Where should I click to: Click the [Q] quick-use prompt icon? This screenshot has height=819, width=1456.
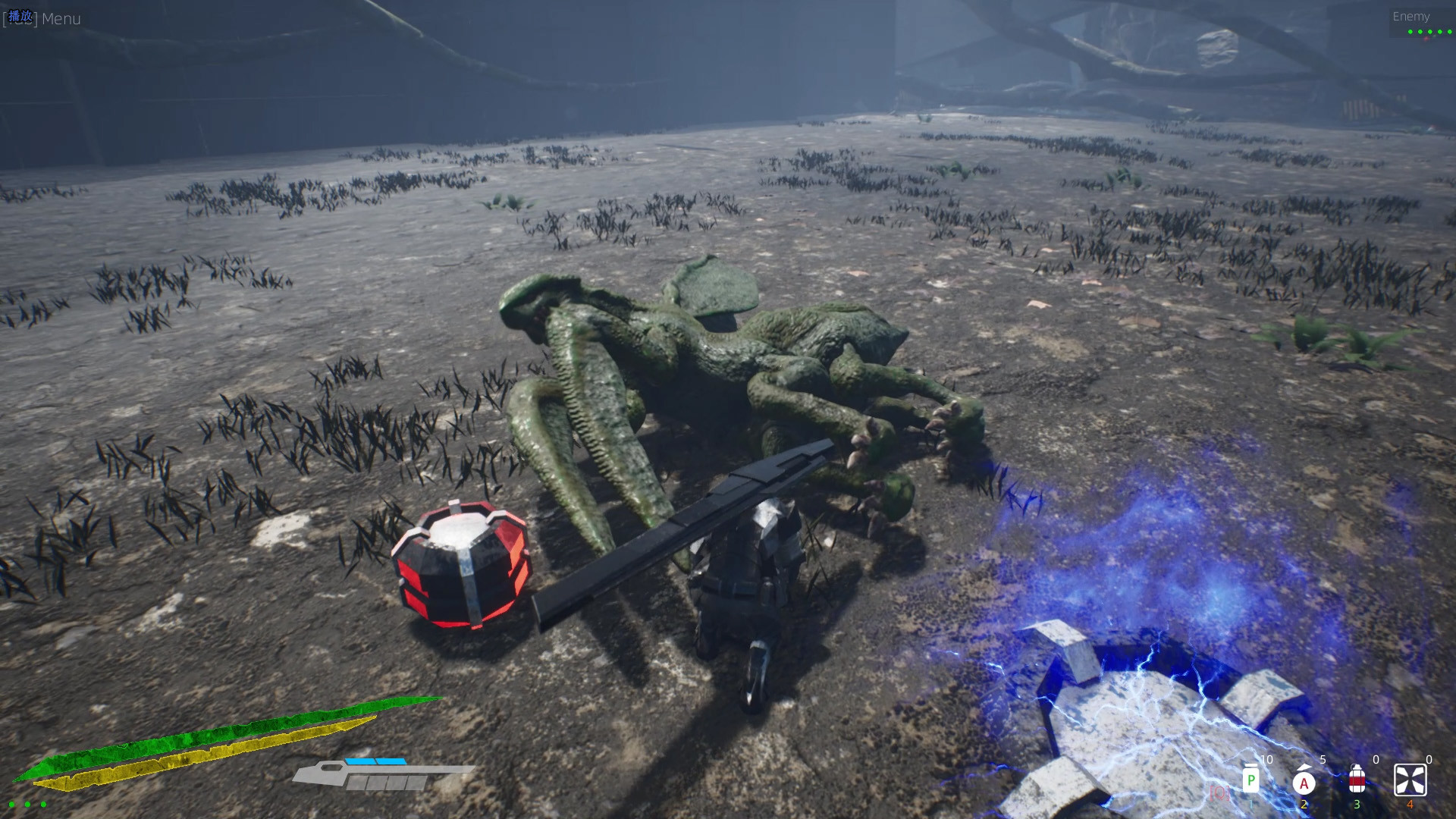pyautogui.click(x=1219, y=795)
